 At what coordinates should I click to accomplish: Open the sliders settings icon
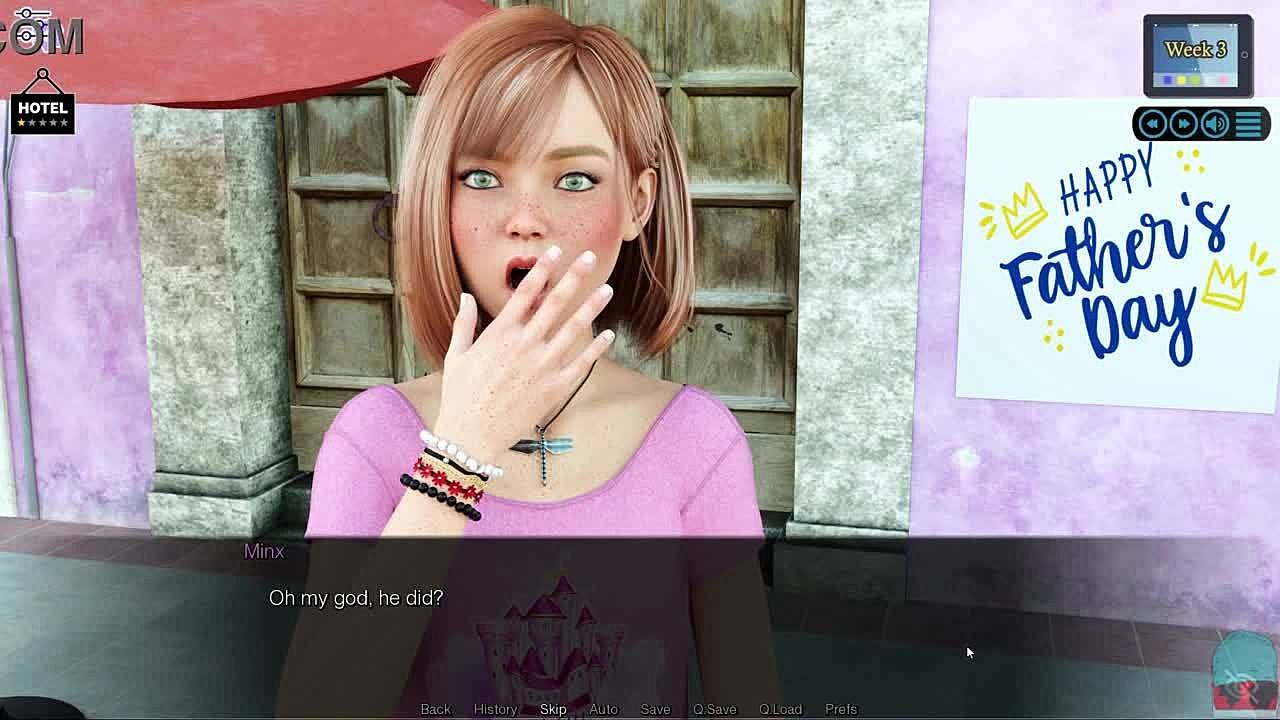tap(30, 27)
